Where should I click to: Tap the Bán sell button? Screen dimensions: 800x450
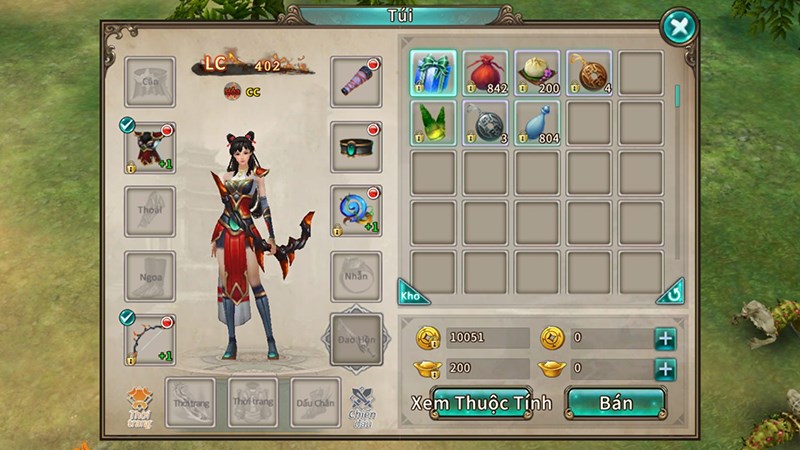click(x=616, y=403)
